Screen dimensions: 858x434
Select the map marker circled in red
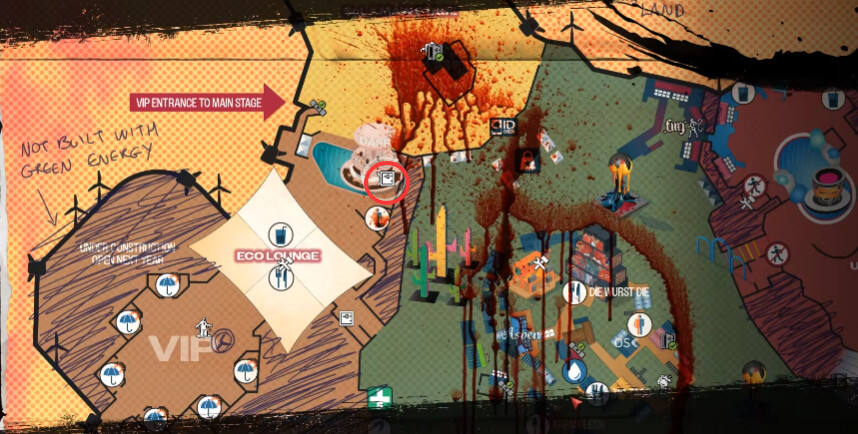pyautogui.click(x=386, y=179)
